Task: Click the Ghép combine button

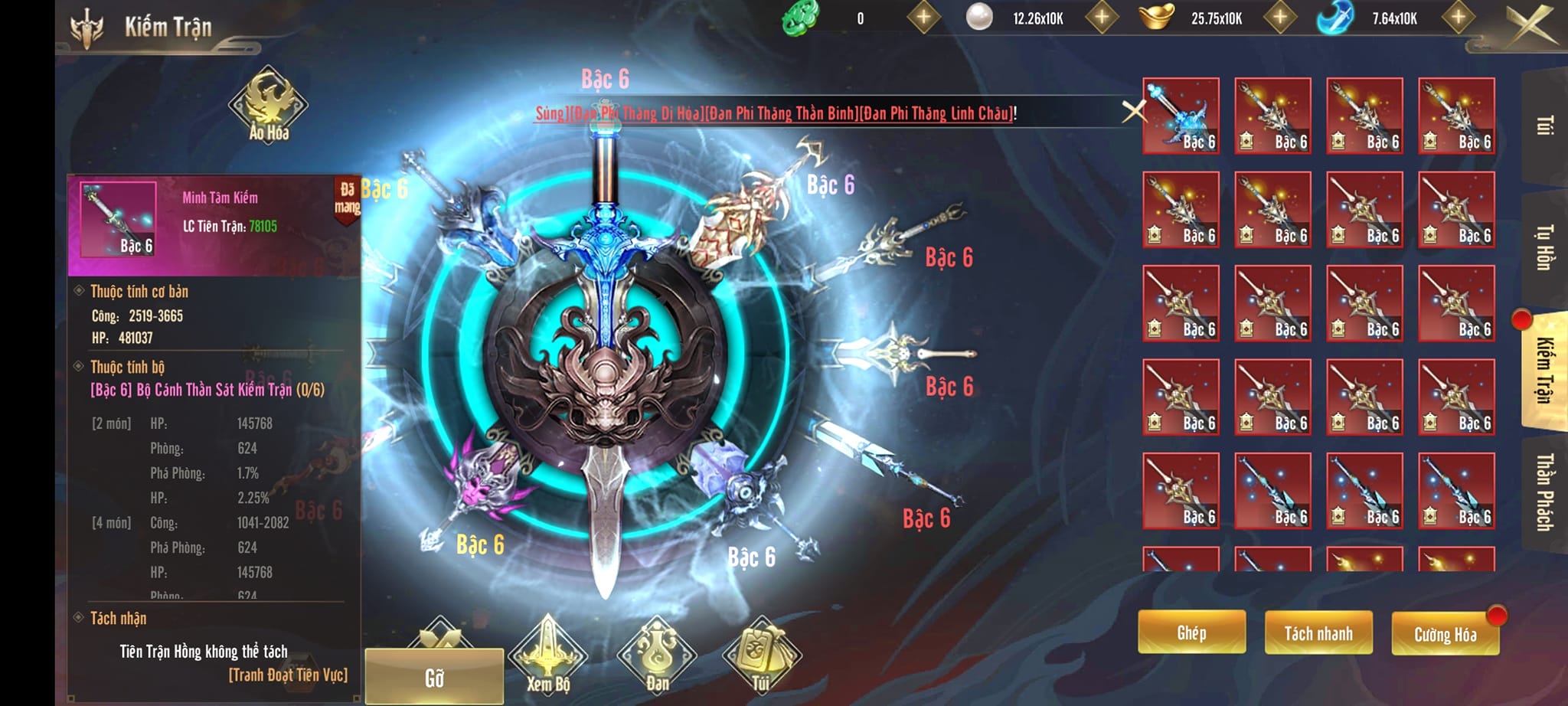Action: click(x=1191, y=632)
